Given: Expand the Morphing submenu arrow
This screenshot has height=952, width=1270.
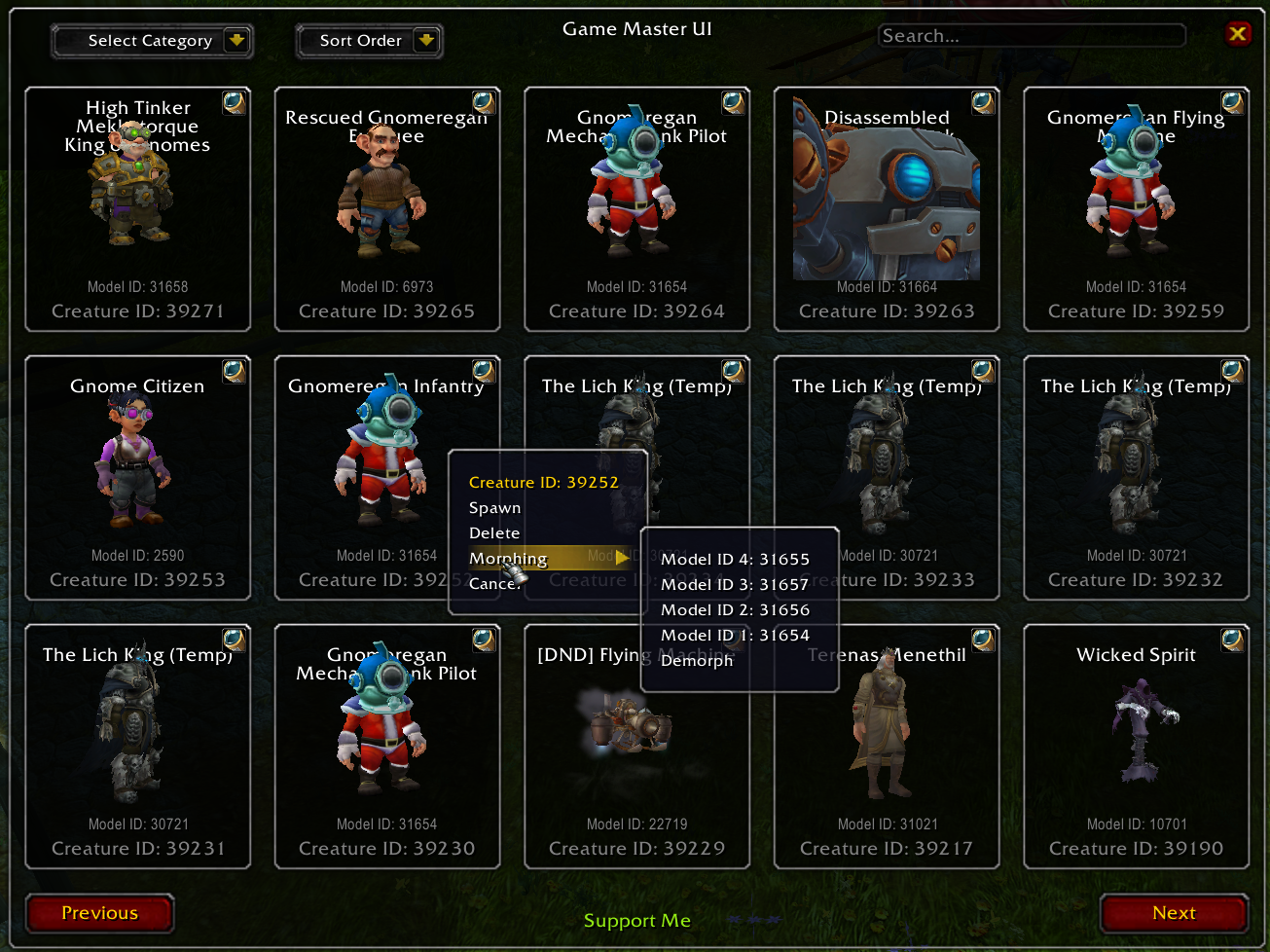Looking at the screenshot, I should pos(621,558).
